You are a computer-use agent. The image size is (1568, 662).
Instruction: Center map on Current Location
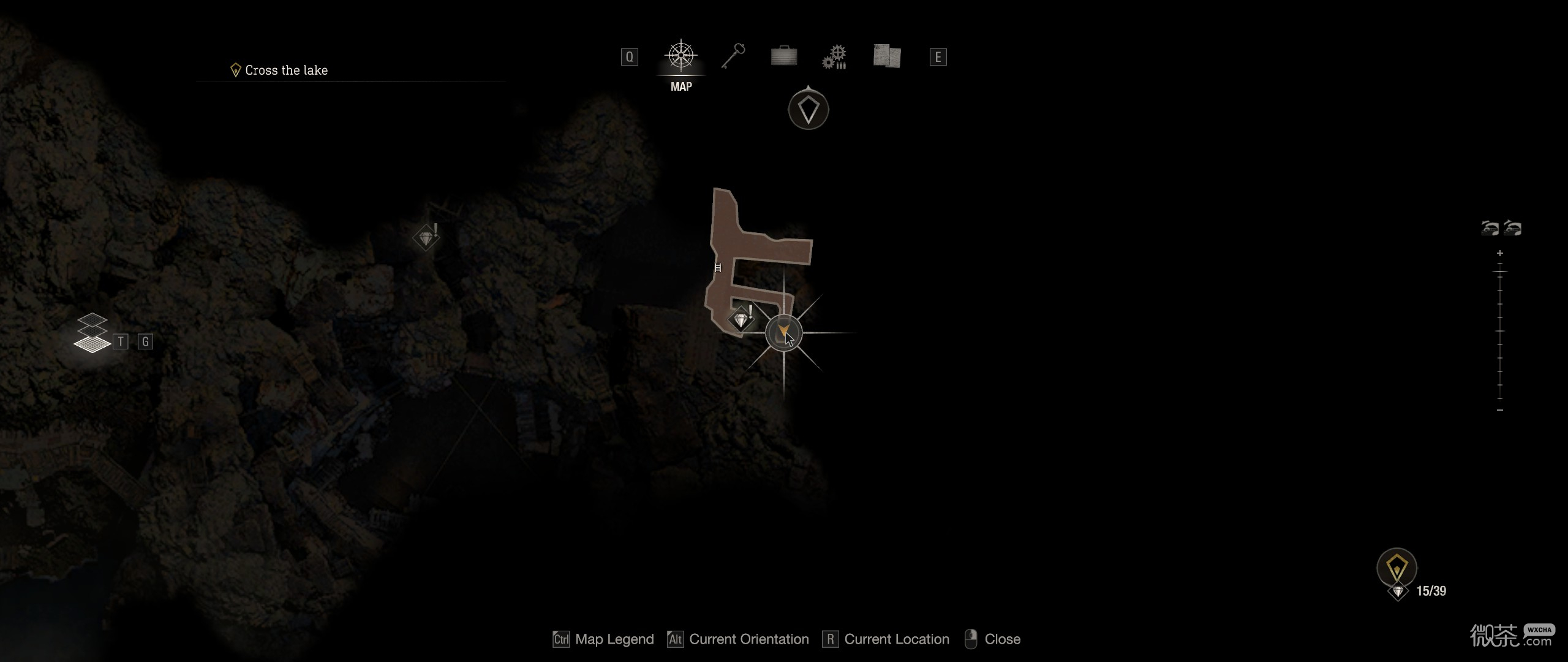pyautogui.click(x=886, y=639)
